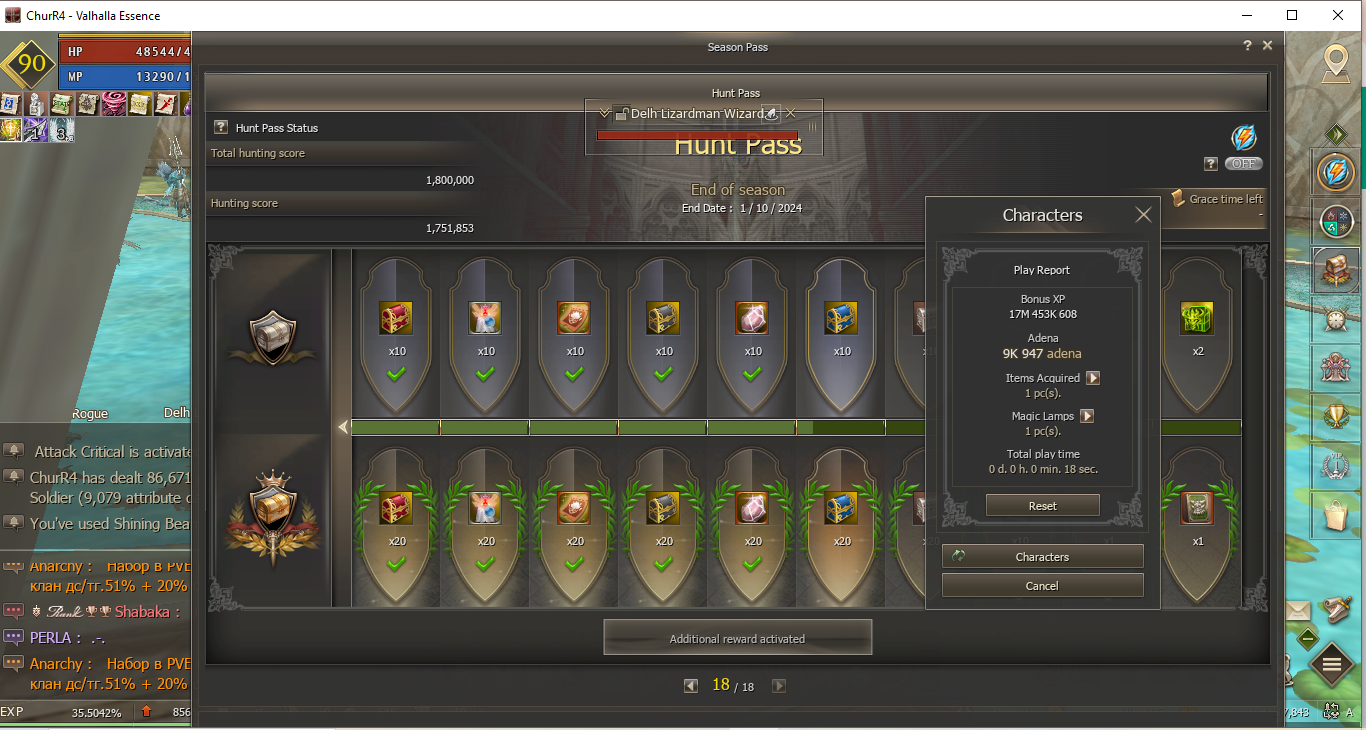
Task: Open the main hamburger menu
Action: point(1331,664)
